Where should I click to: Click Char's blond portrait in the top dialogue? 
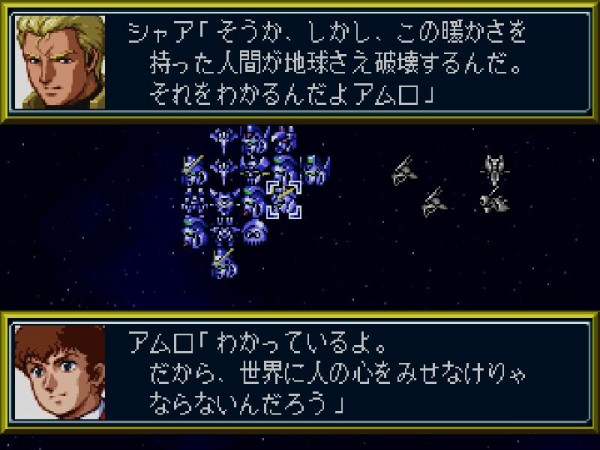point(61,61)
